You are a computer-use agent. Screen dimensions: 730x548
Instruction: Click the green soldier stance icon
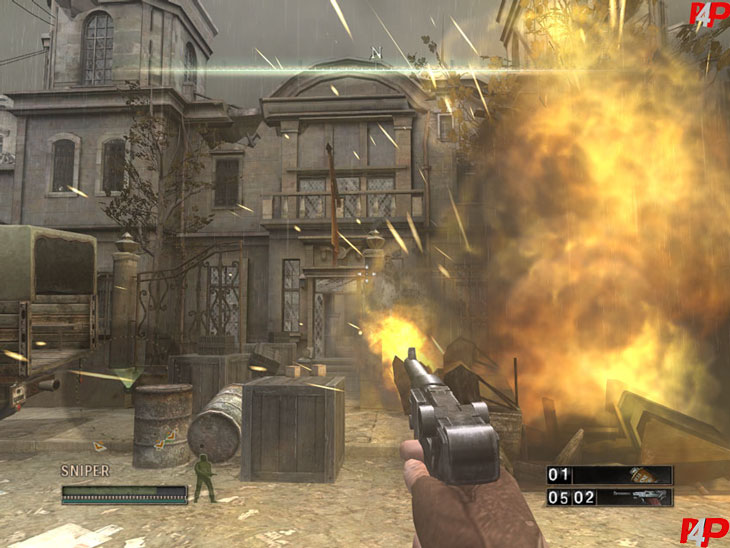click(204, 477)
